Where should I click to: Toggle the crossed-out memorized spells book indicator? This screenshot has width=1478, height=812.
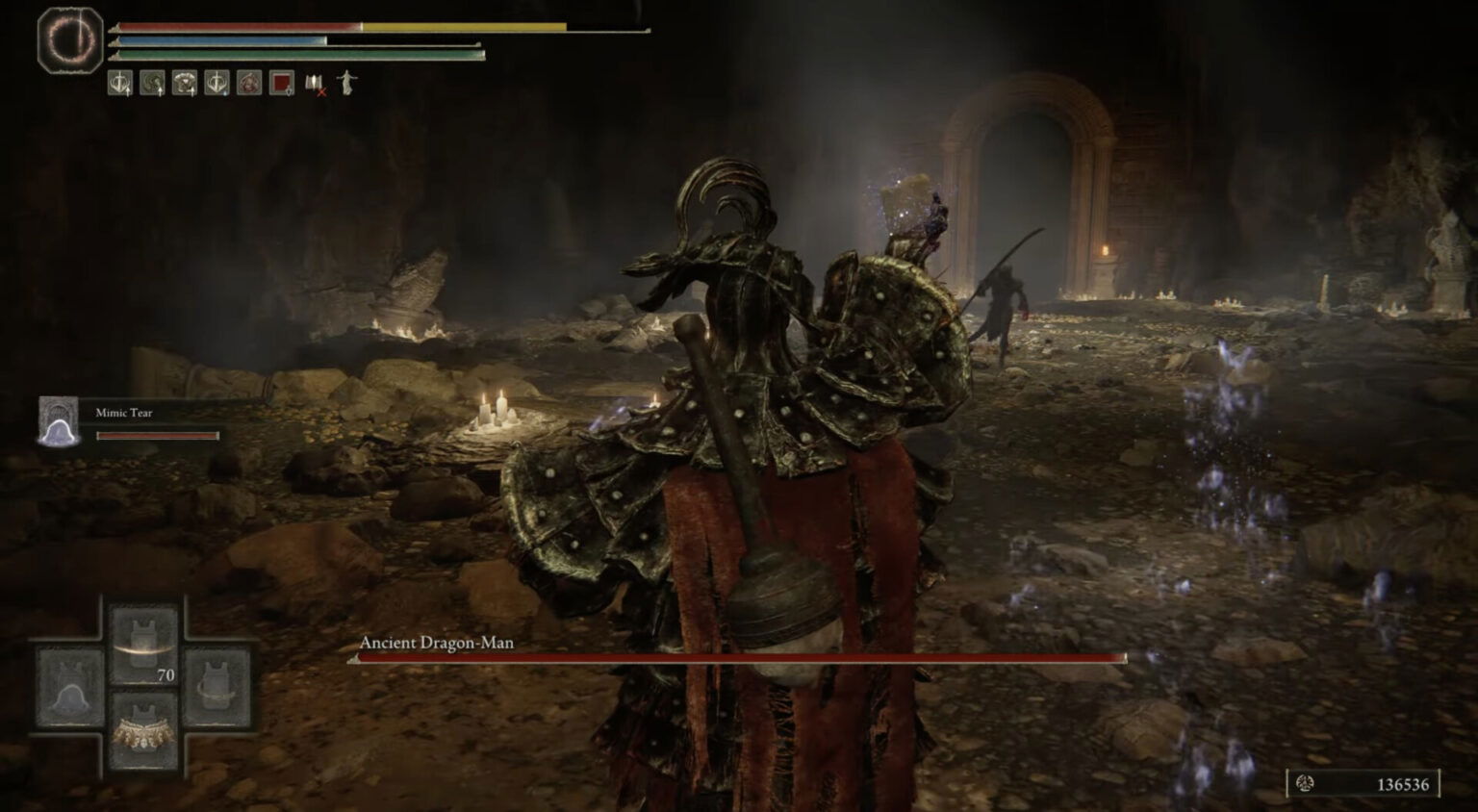click(314, 85)
